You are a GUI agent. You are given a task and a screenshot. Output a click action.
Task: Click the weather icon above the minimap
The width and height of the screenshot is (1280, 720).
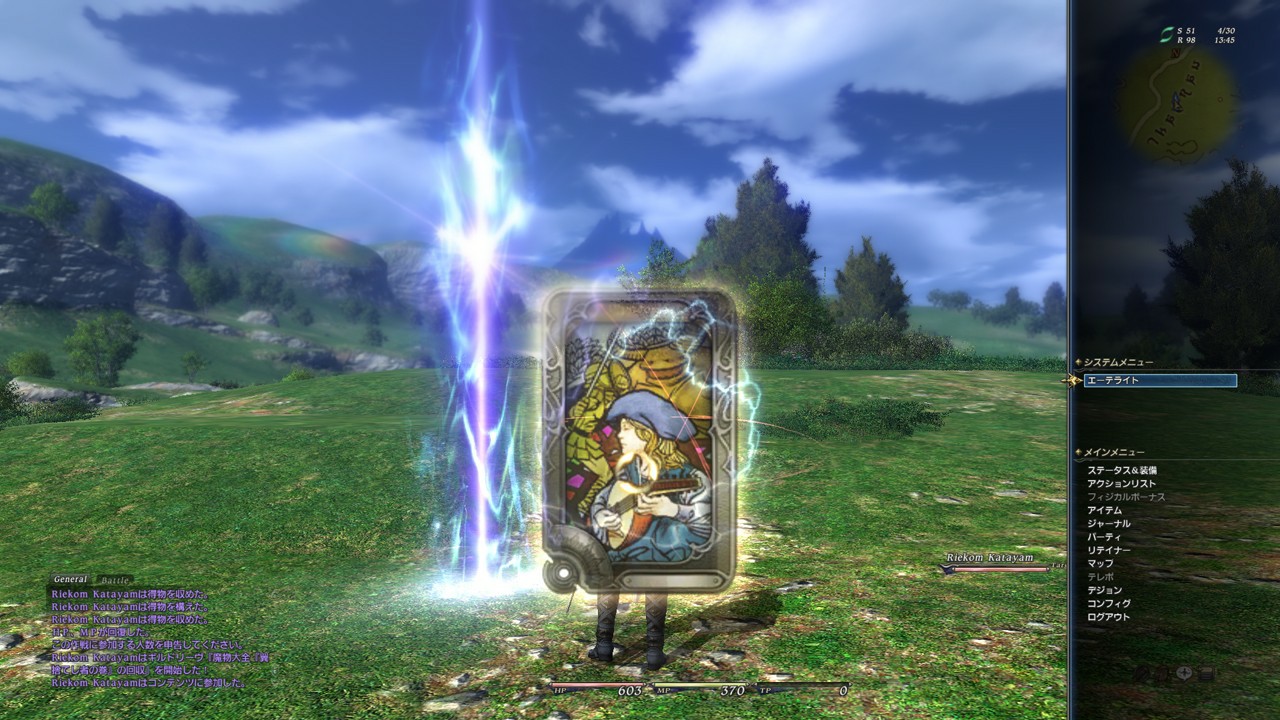coord(1167,34)
